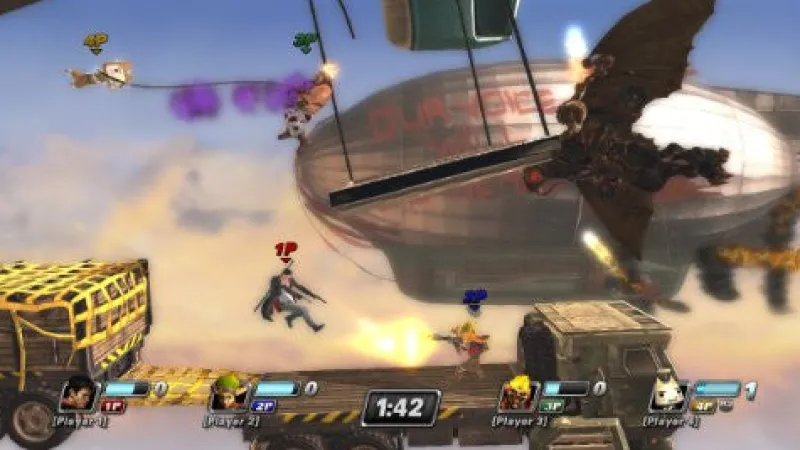
Task: Select the Player 2 character portrait
Action: pyautogui.click(x=227, y=392)
